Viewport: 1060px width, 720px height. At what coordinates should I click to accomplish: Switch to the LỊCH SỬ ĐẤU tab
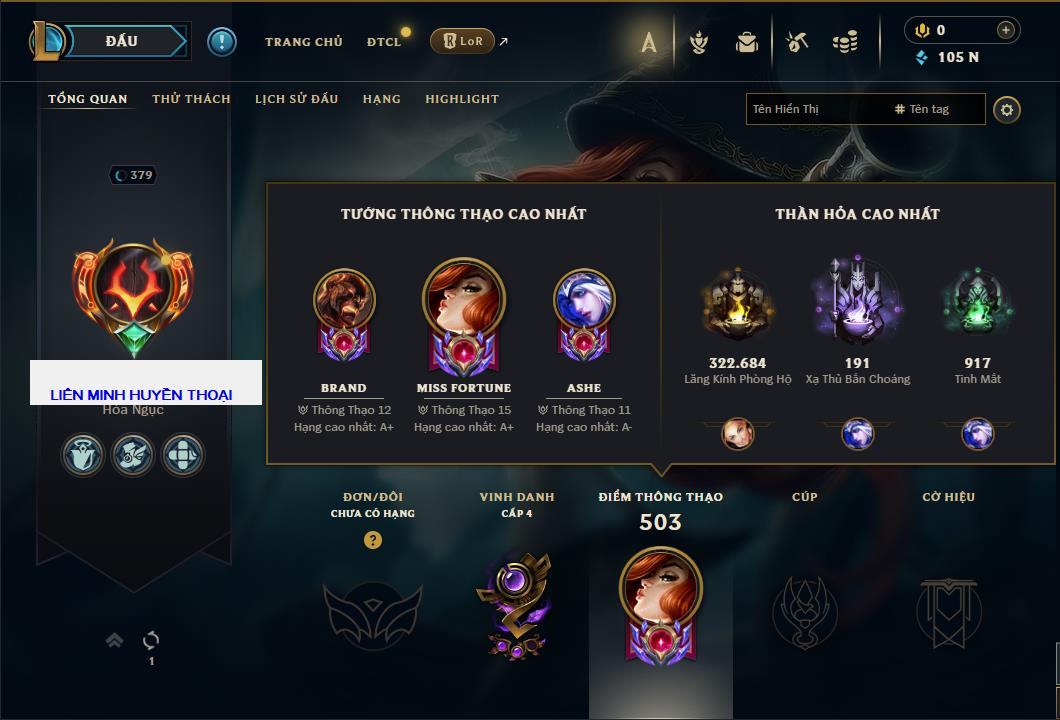click(x=296, y=99)
